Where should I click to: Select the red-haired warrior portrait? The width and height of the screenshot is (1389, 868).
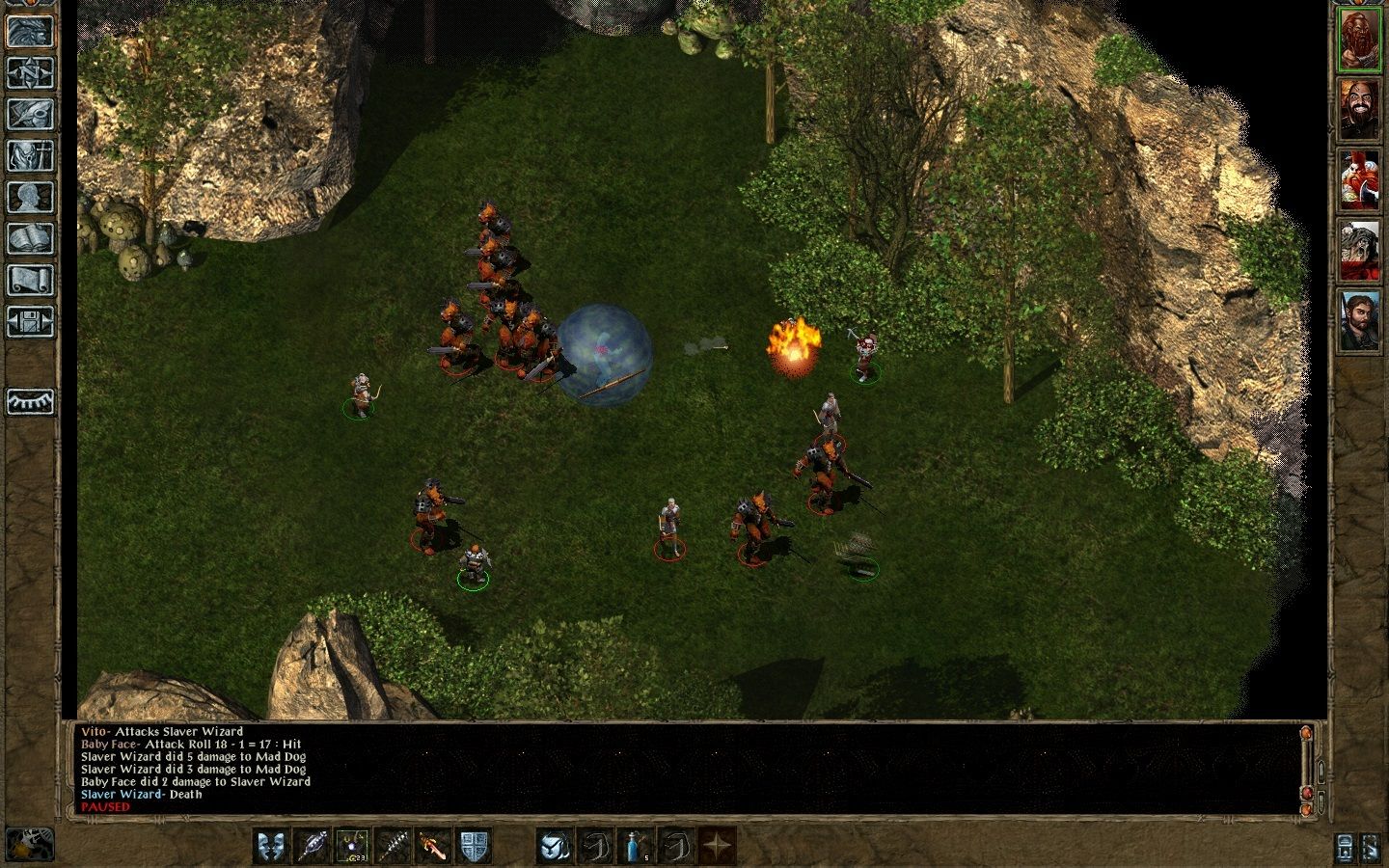point(1359,179)
